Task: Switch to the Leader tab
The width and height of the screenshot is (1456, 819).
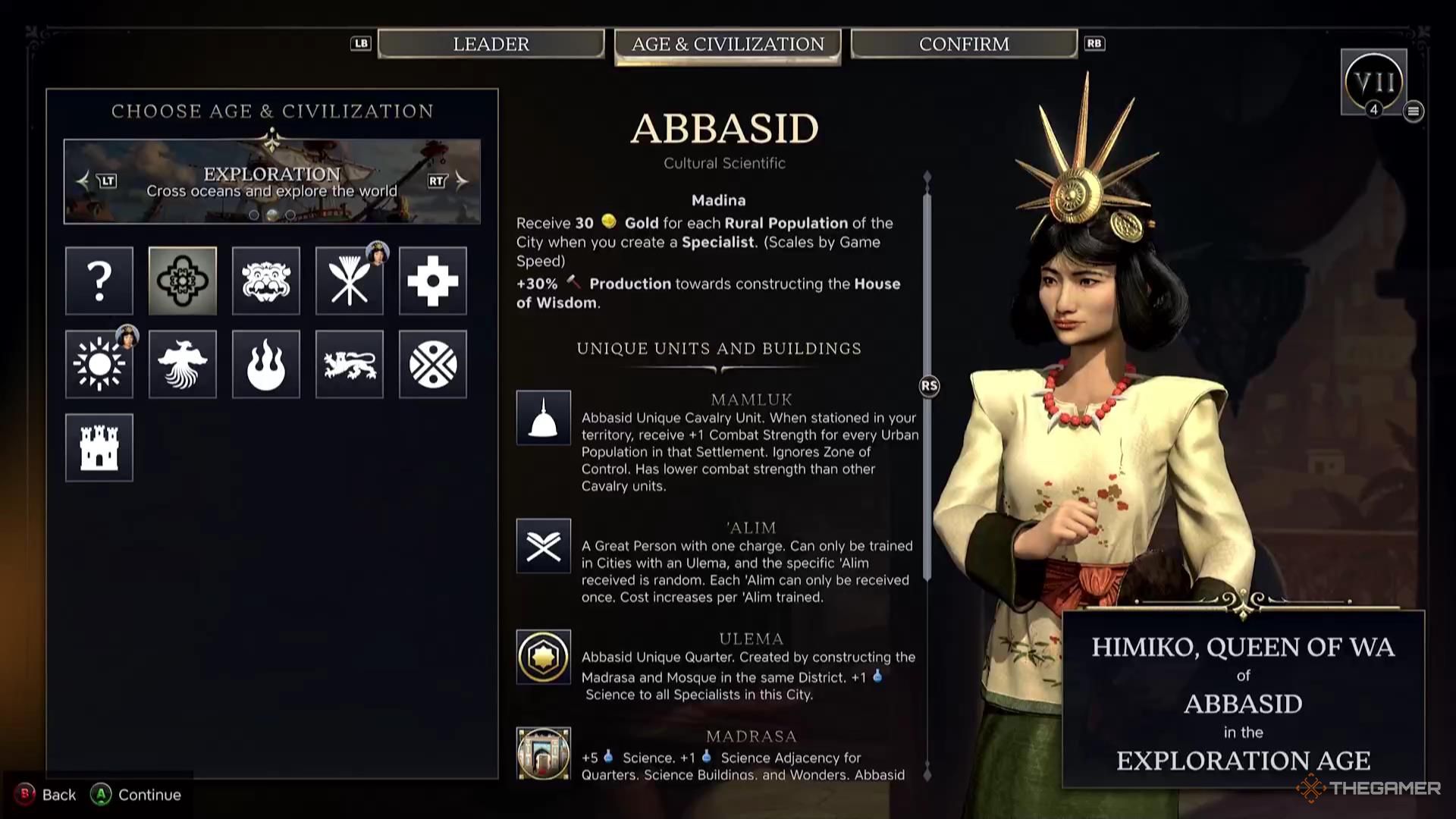Action: [491, 44]
